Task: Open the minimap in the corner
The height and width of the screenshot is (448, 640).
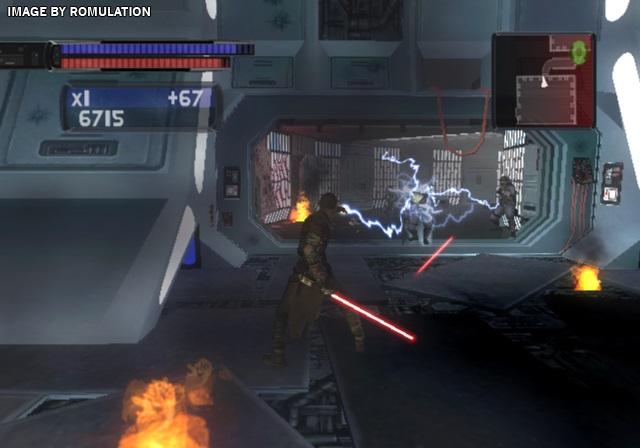Action: (543, 80)
